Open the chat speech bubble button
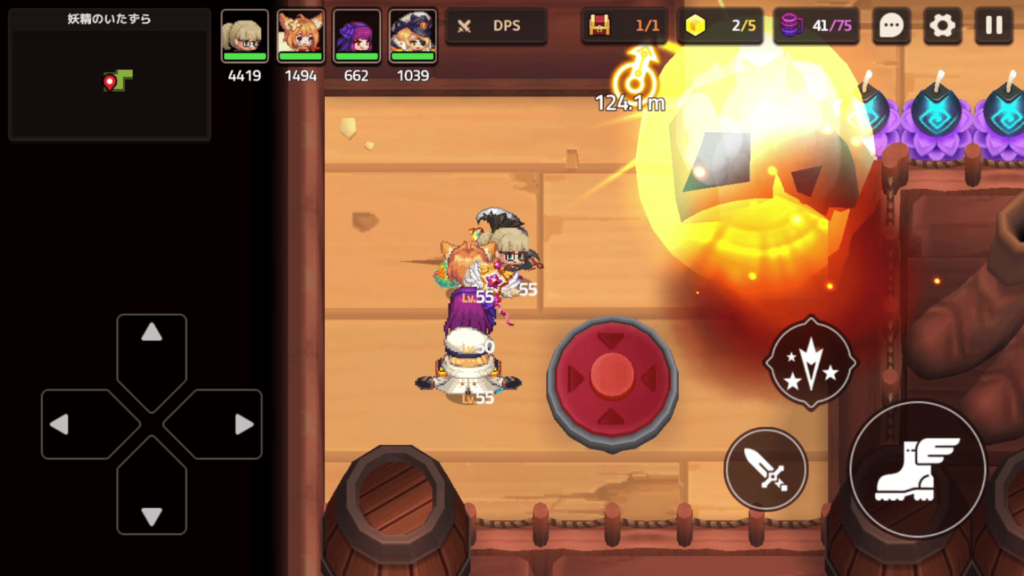Screen dimensions: 1024x576 tap(890, 26)
